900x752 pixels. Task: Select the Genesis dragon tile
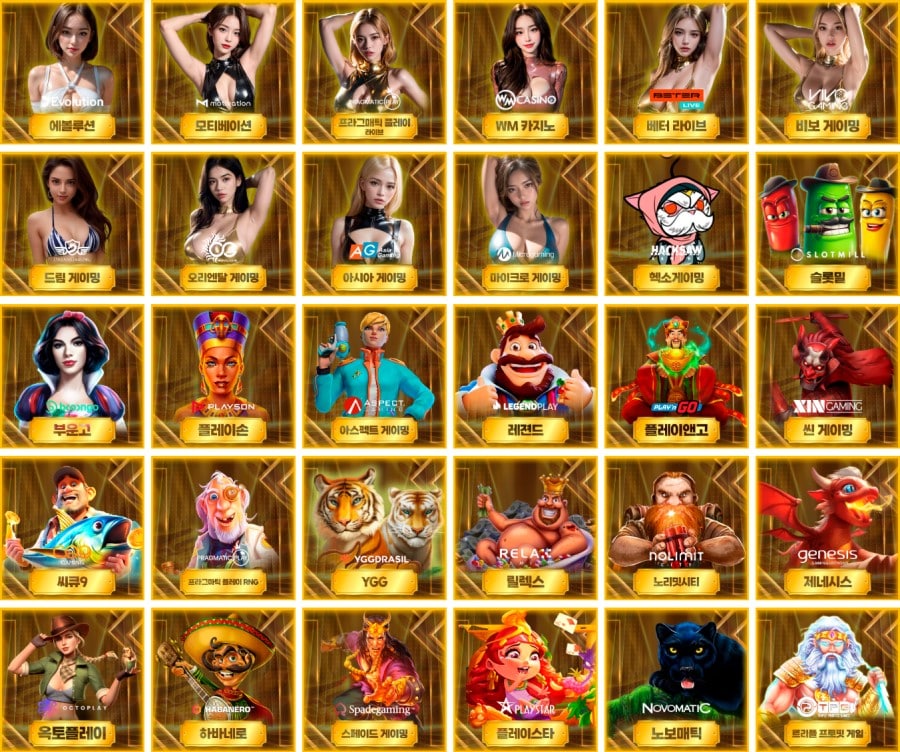coord(827,528)
